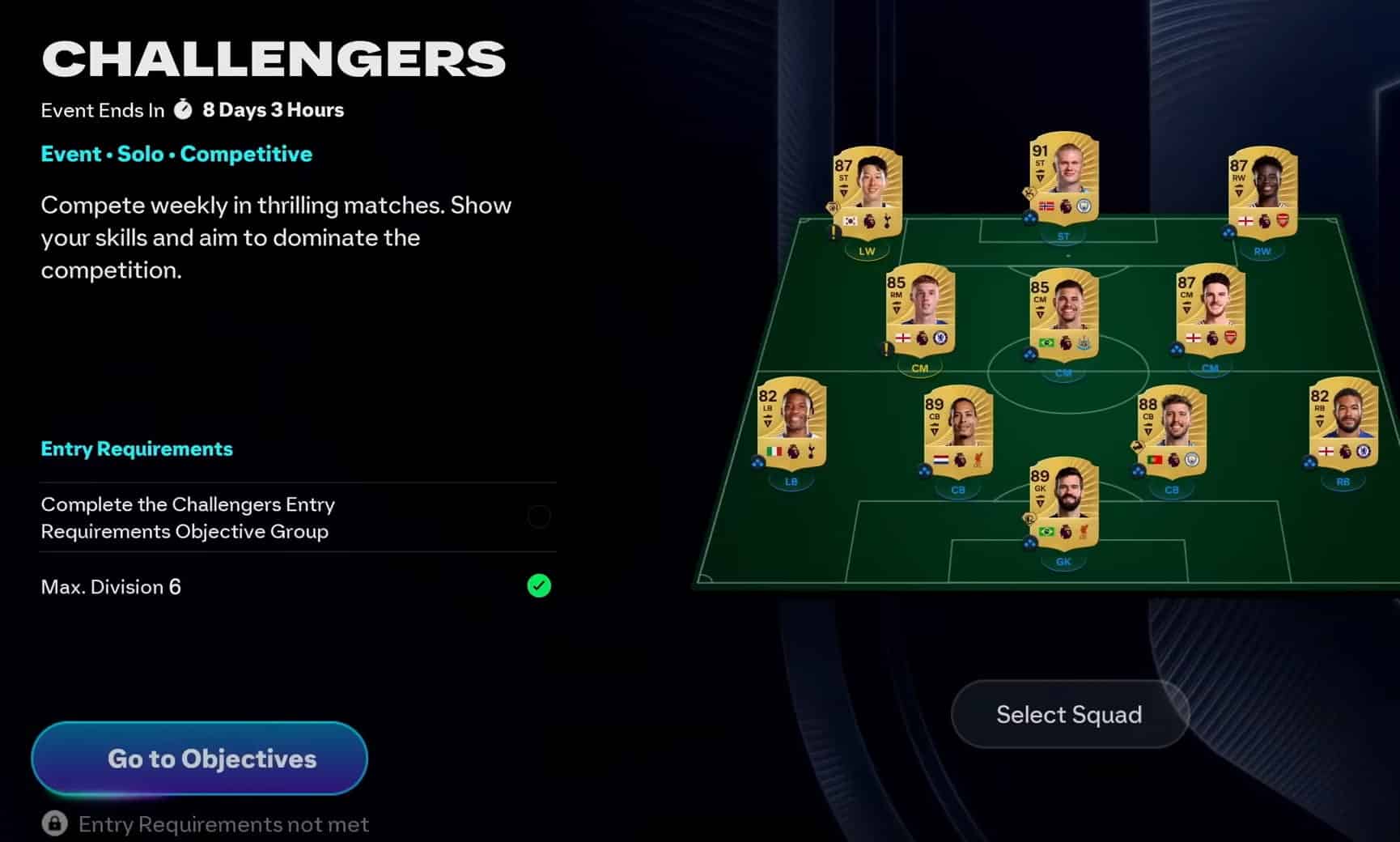1400x842 pixels.
Task: Select Palmer's 85-rated RM card
Action: pyautogui.click(x=920, y=312)
